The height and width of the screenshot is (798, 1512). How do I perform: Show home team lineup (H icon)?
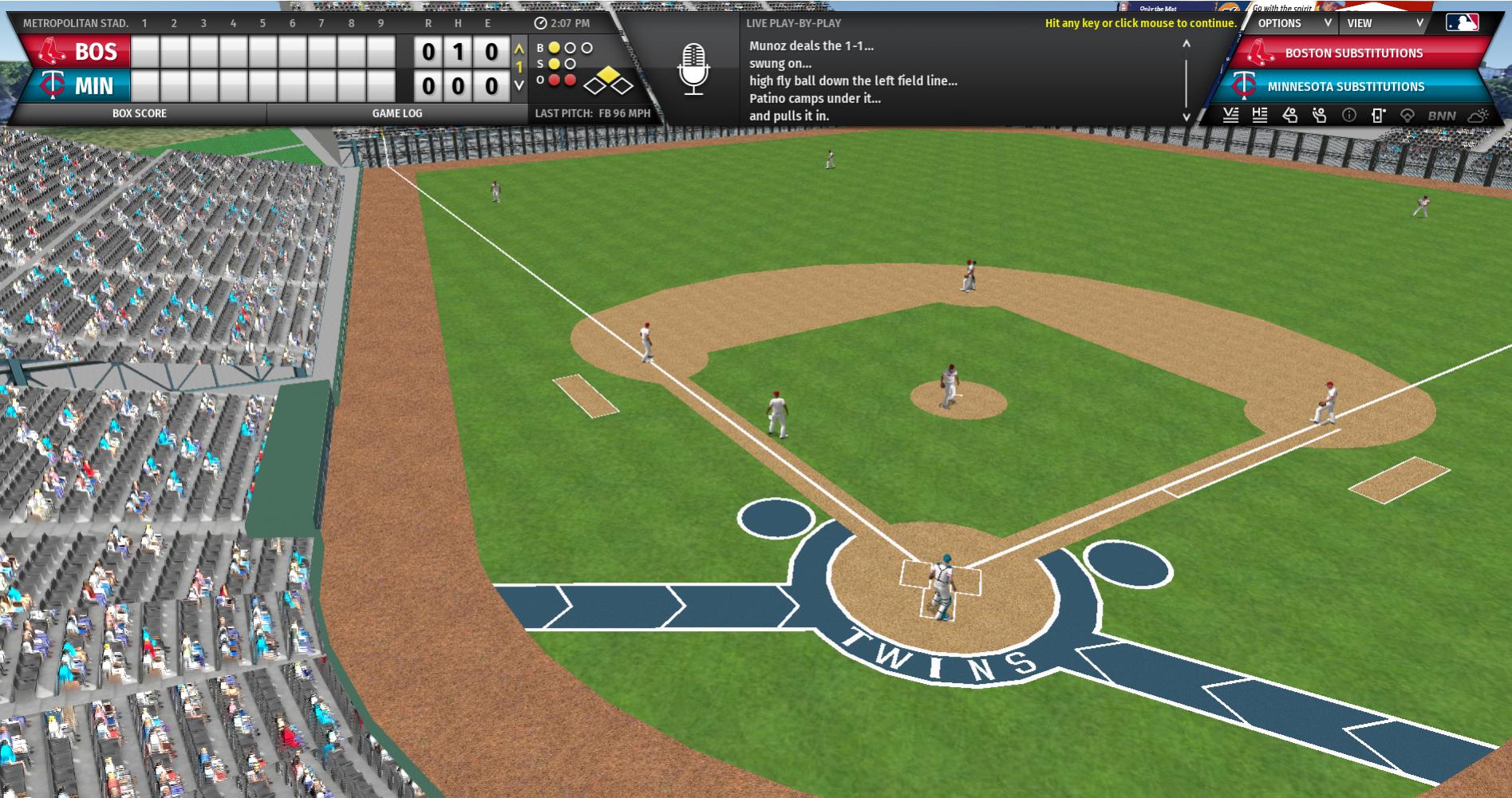click(x=1260, y=116)
